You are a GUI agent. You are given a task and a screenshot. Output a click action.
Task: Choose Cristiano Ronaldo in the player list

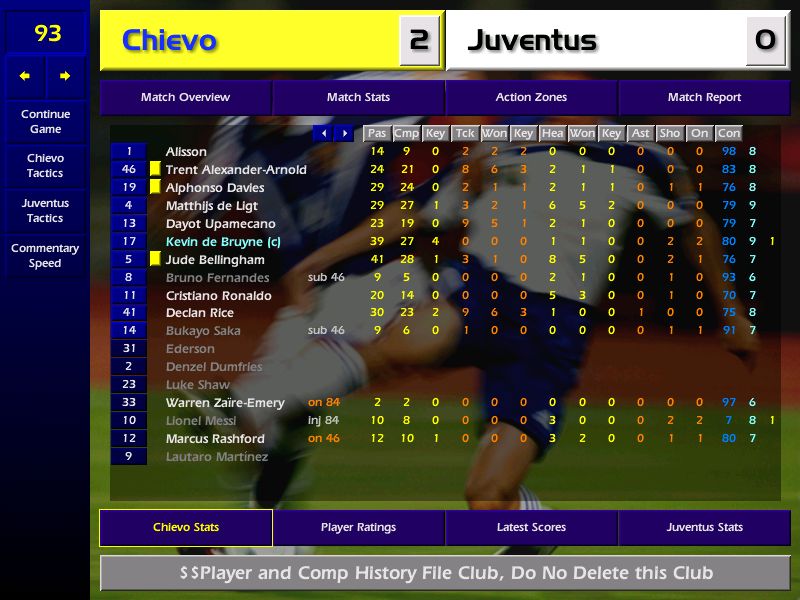pyautogui.click(x=218, y=296)
